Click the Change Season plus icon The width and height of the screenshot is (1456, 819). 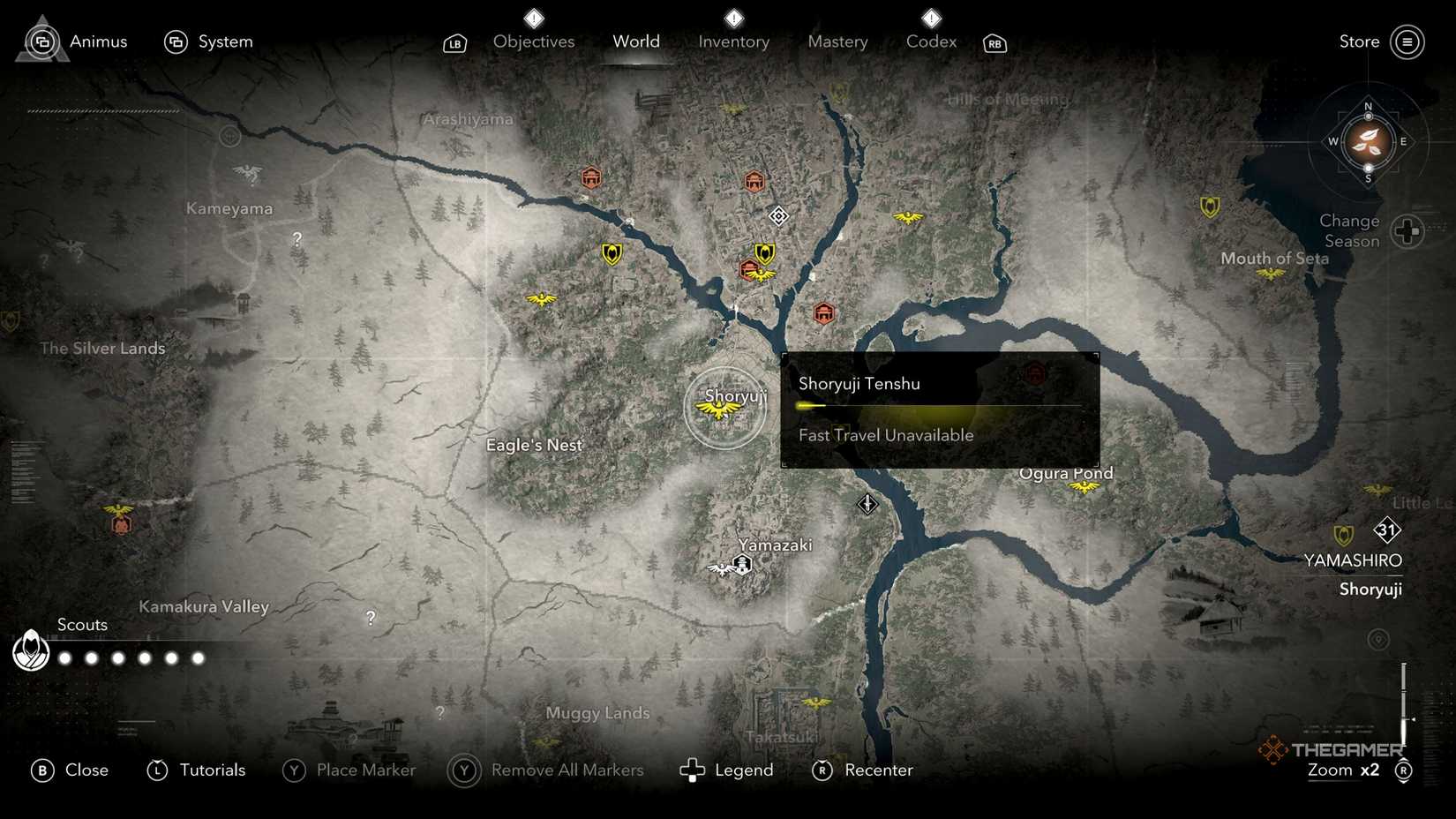[x=1406, y=232]
